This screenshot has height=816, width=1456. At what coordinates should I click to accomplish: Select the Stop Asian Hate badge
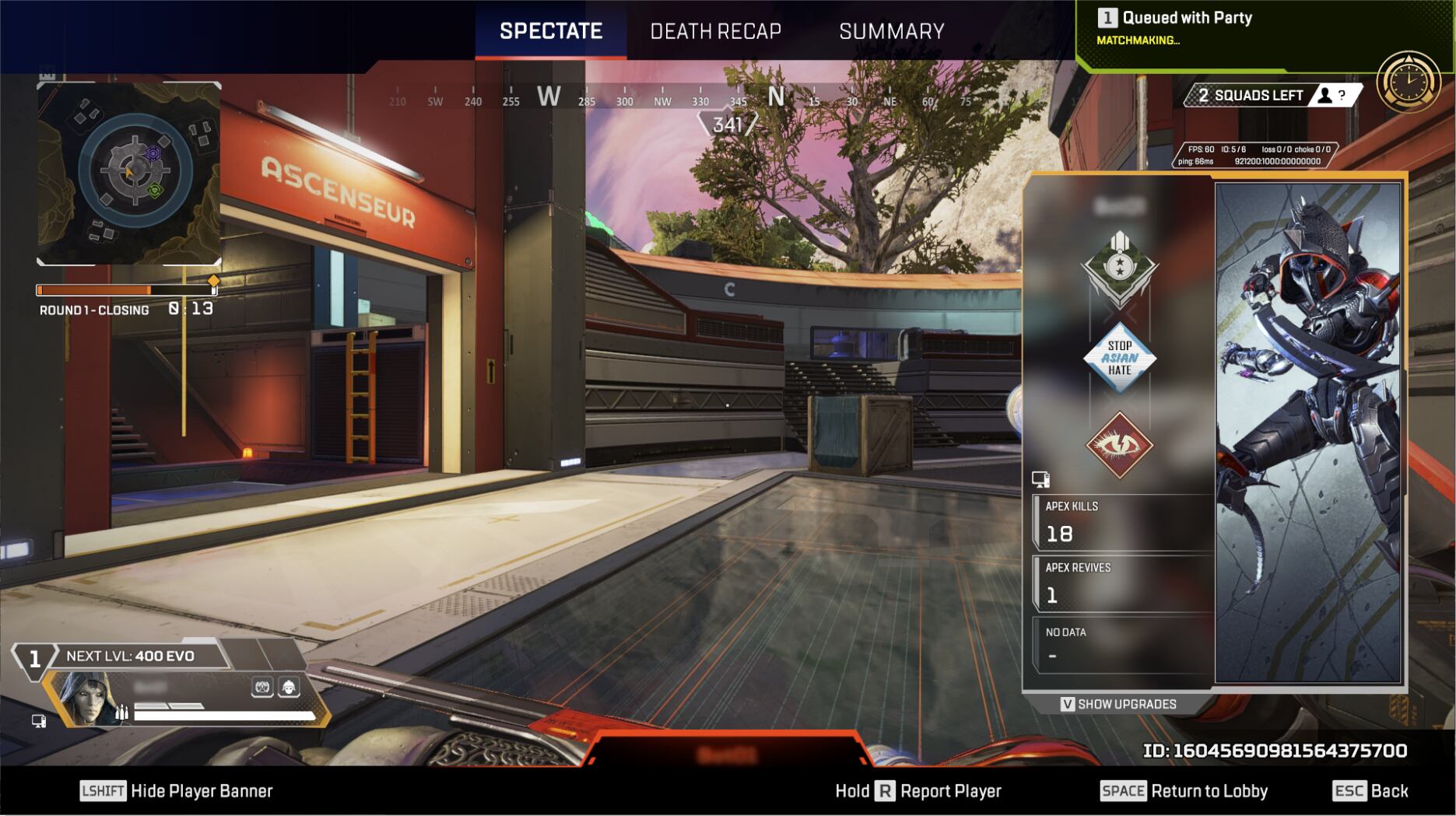[x=1119, y=358]
